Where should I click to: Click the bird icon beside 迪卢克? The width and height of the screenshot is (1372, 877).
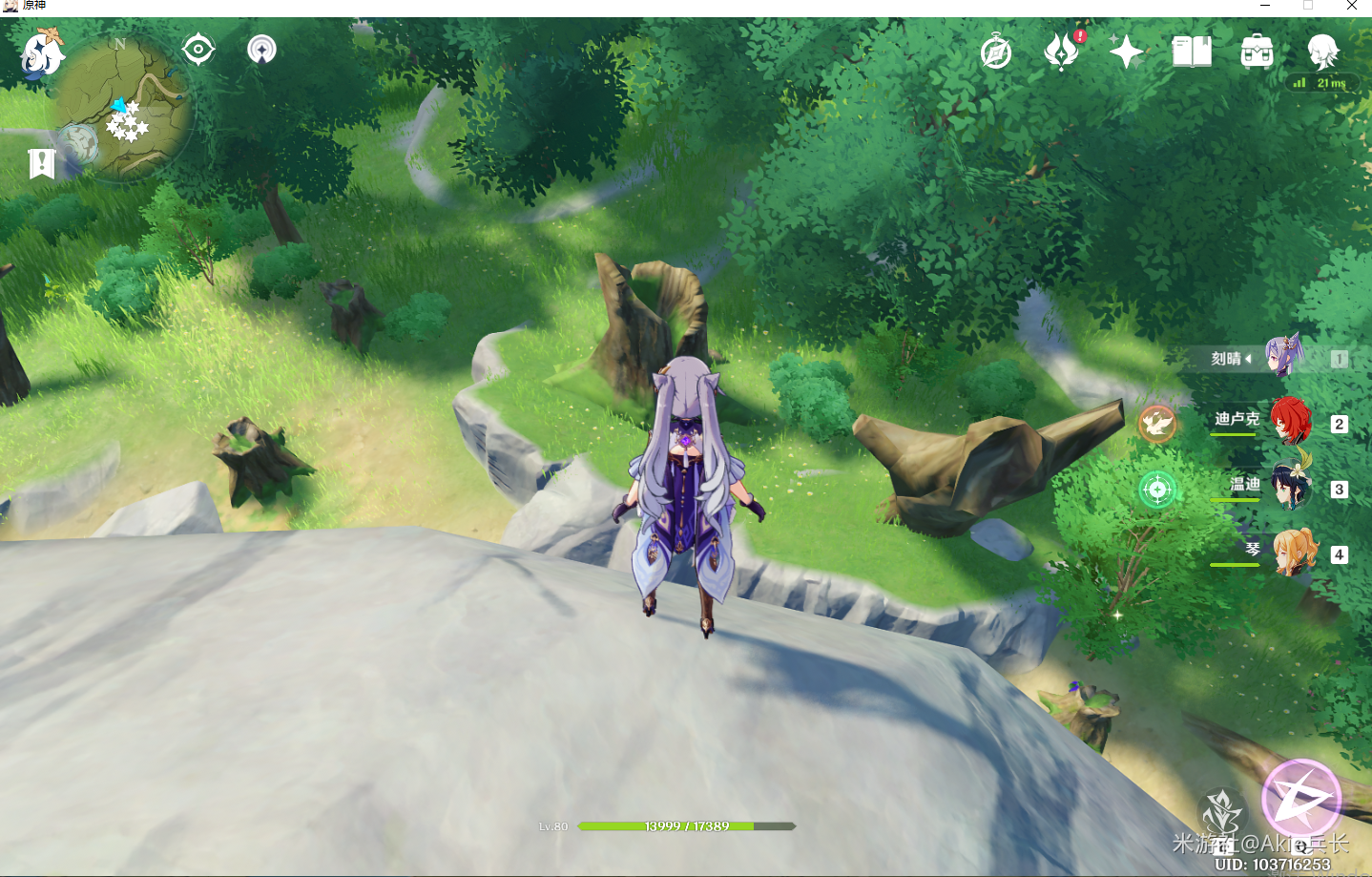1157,424
